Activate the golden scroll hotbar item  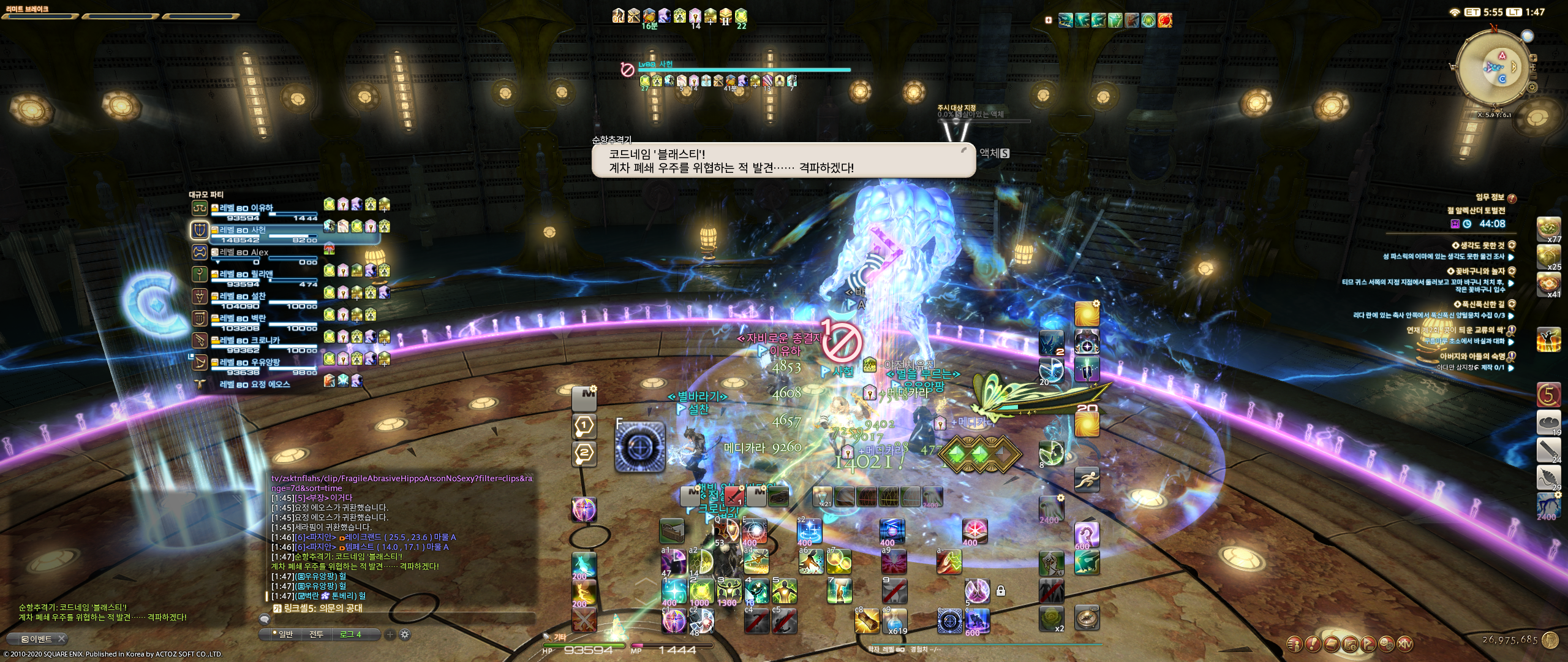(867, 621)
